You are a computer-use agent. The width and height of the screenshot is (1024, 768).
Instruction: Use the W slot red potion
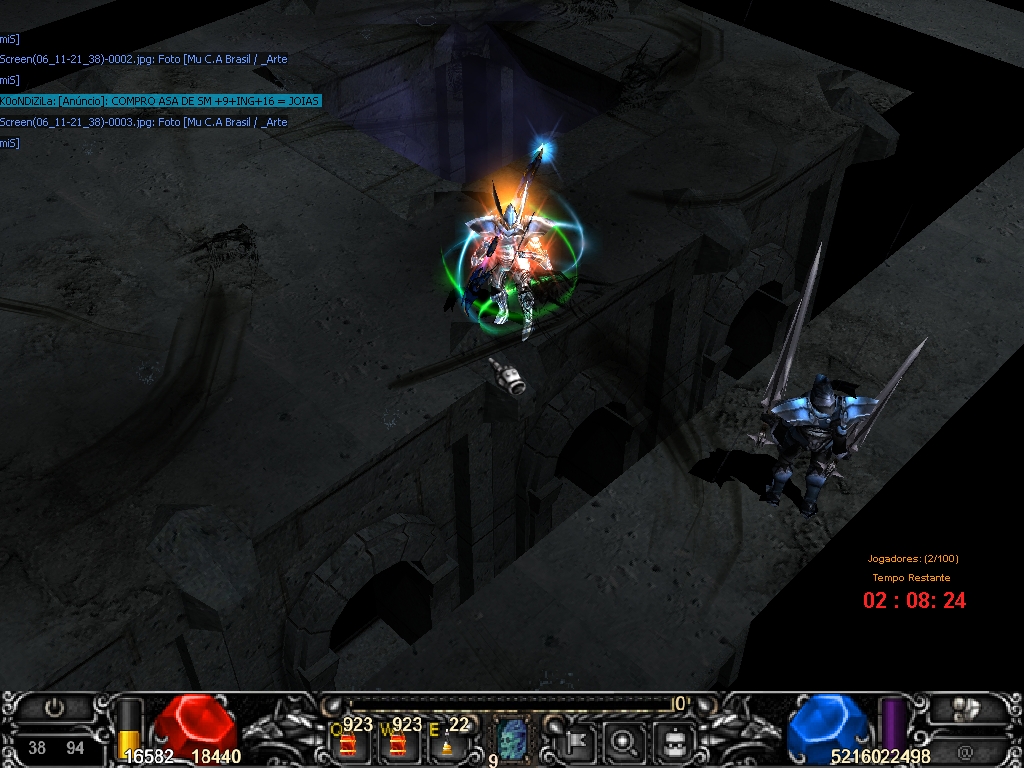click(x=397, y=744)
